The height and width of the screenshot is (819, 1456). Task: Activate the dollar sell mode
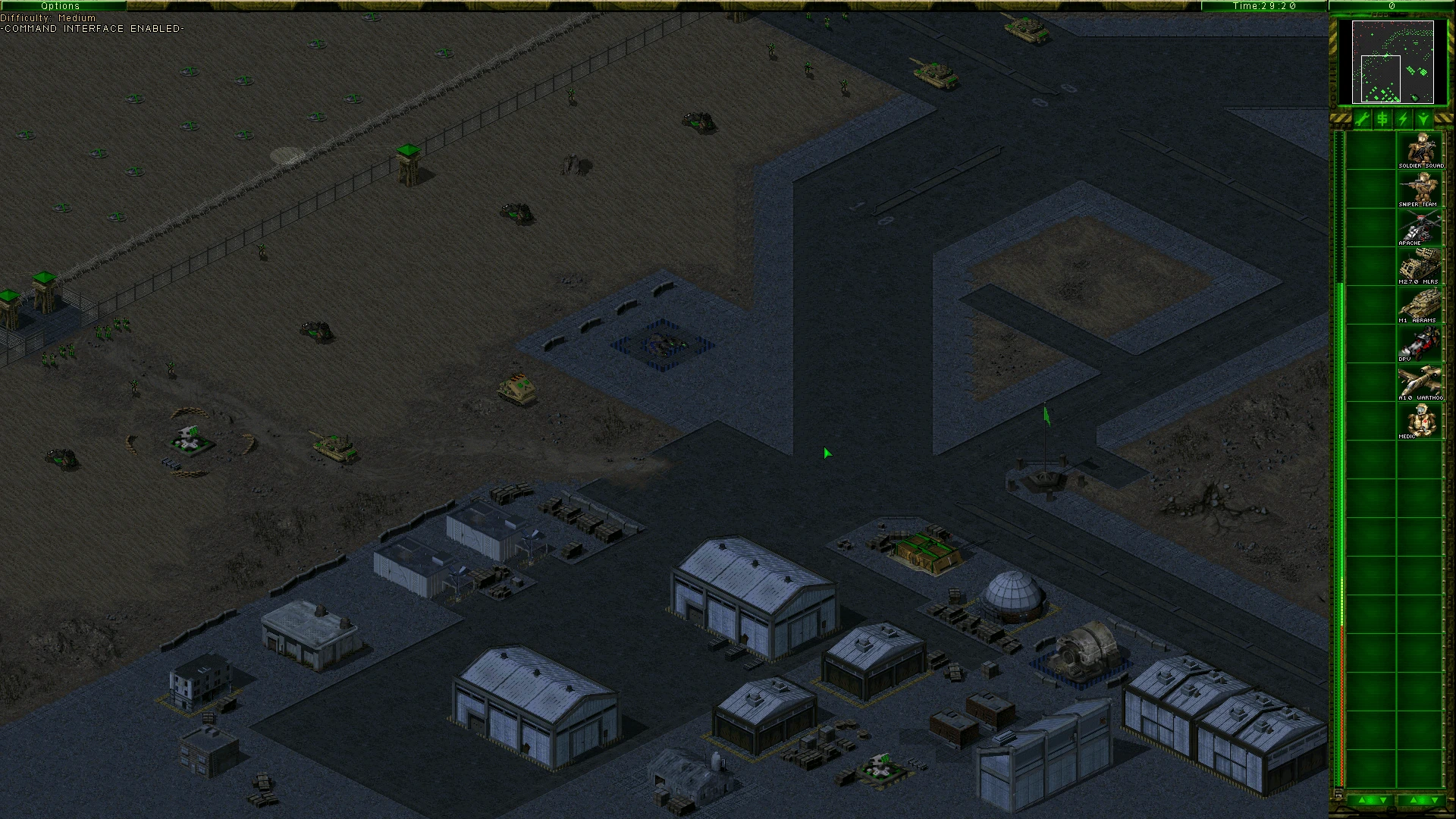pyautogui.click(x=1382, y=119)
